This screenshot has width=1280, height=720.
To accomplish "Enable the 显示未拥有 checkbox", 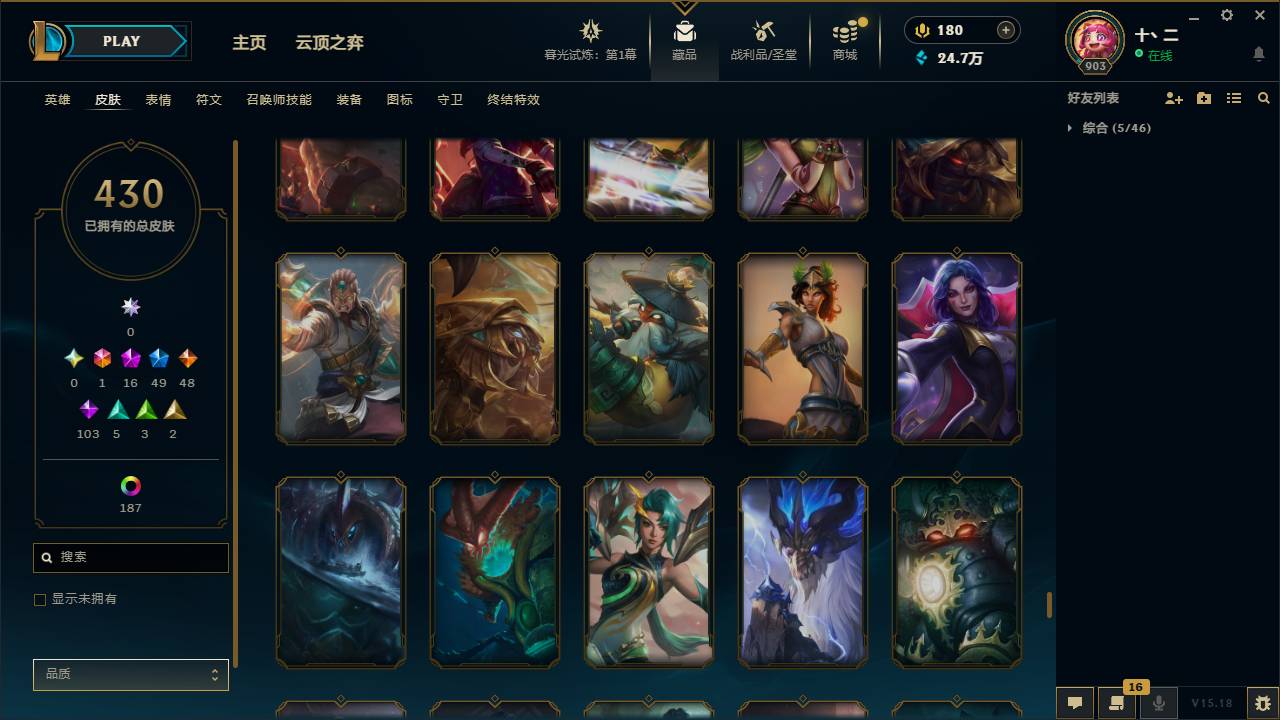I will coord(40,599).
